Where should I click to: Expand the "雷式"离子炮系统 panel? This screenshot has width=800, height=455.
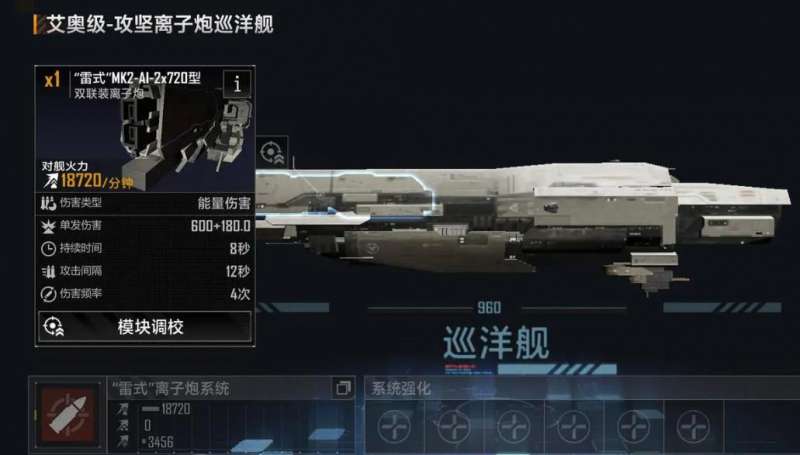coord(343,388)
